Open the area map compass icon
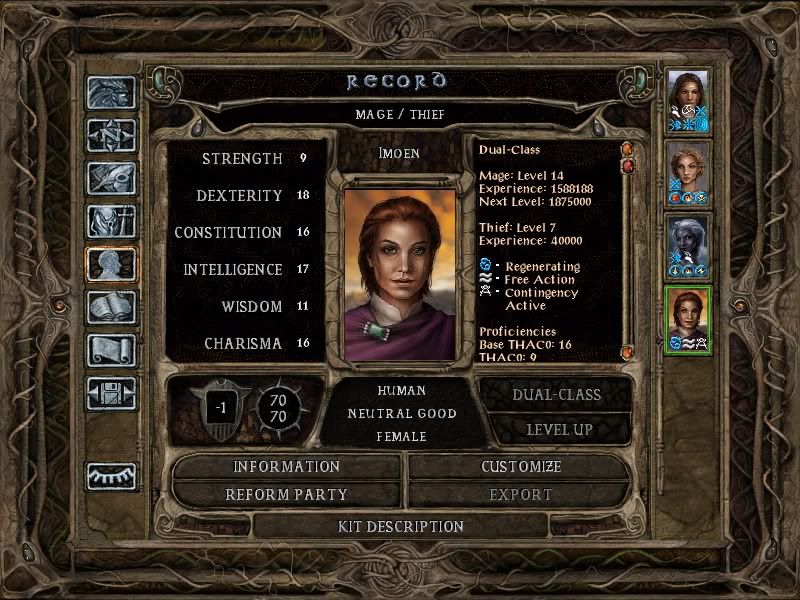Screen dimensions: 800x600 point(111,135)
